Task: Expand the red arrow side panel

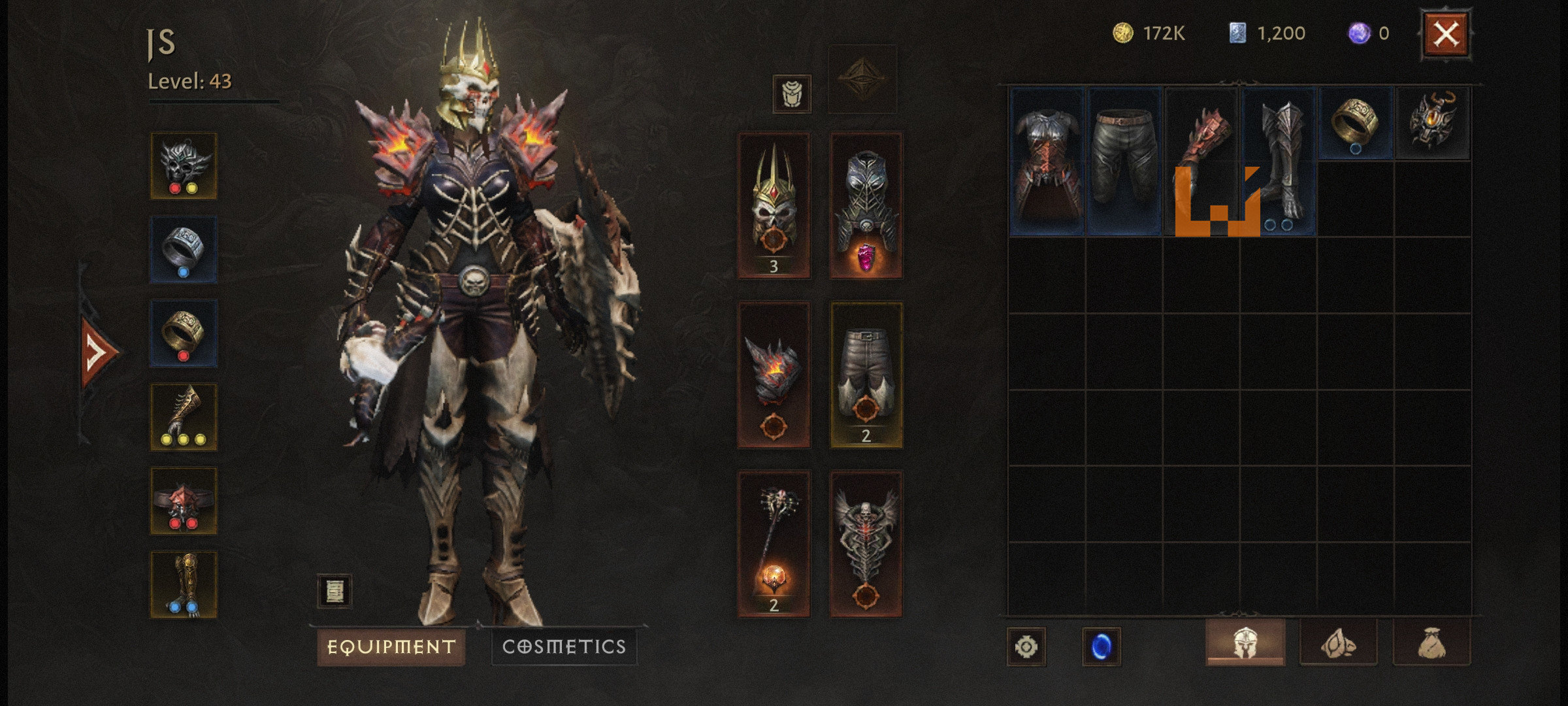Action: click(x=97, y=353)
